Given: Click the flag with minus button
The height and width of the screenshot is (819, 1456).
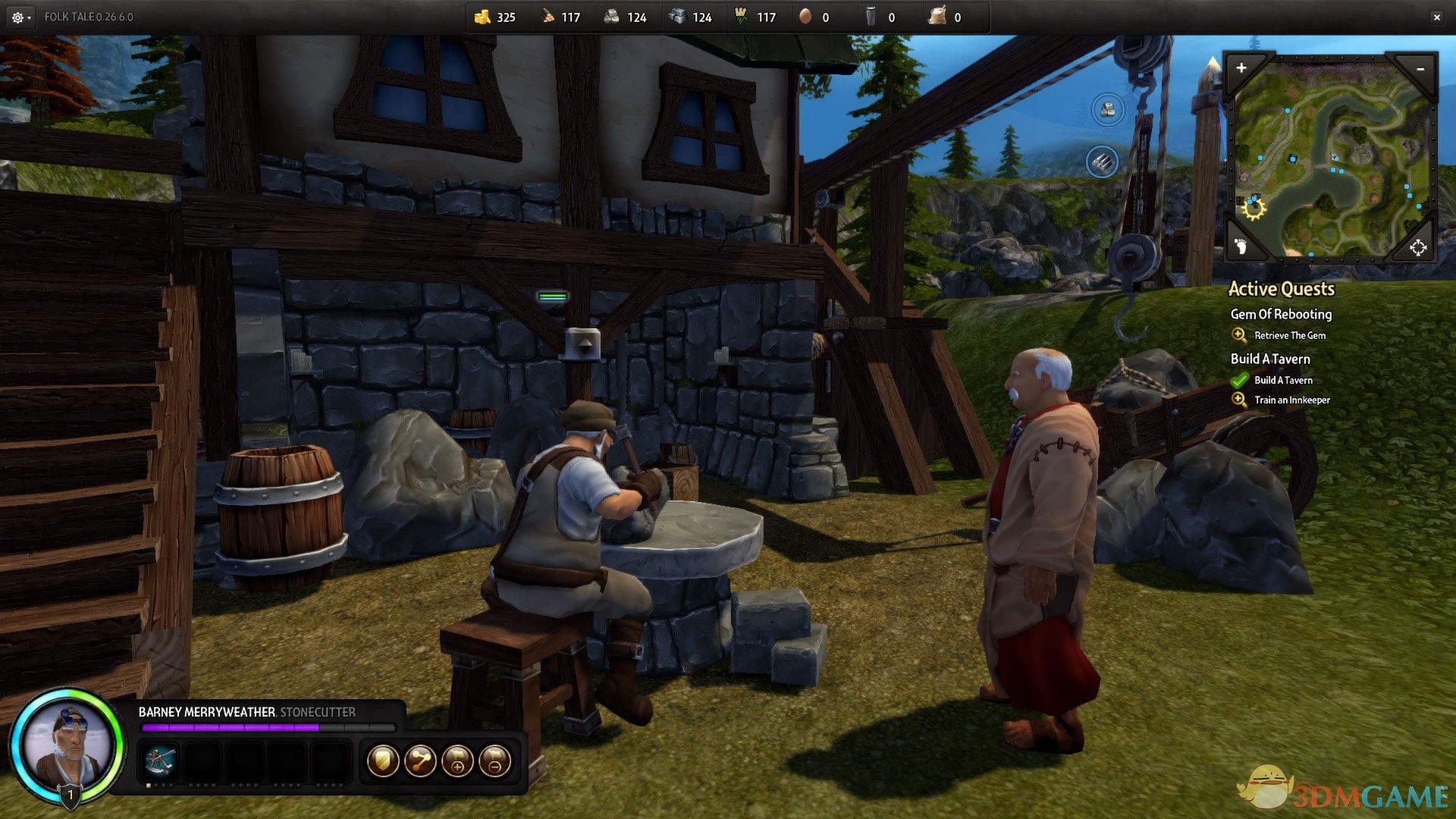Looking at the screenshot, I should 494,761.
